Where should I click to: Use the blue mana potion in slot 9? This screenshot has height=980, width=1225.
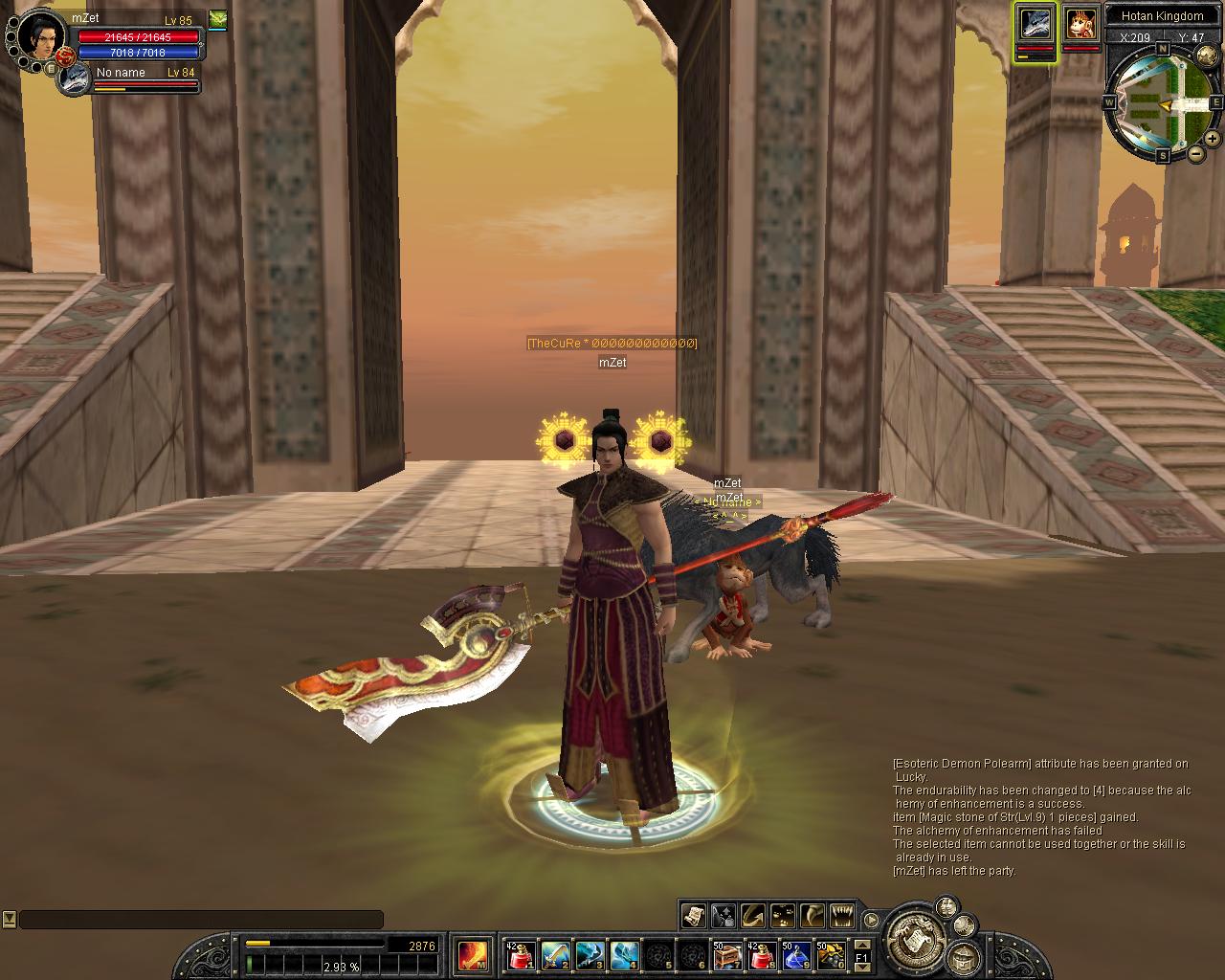[796, 954]
